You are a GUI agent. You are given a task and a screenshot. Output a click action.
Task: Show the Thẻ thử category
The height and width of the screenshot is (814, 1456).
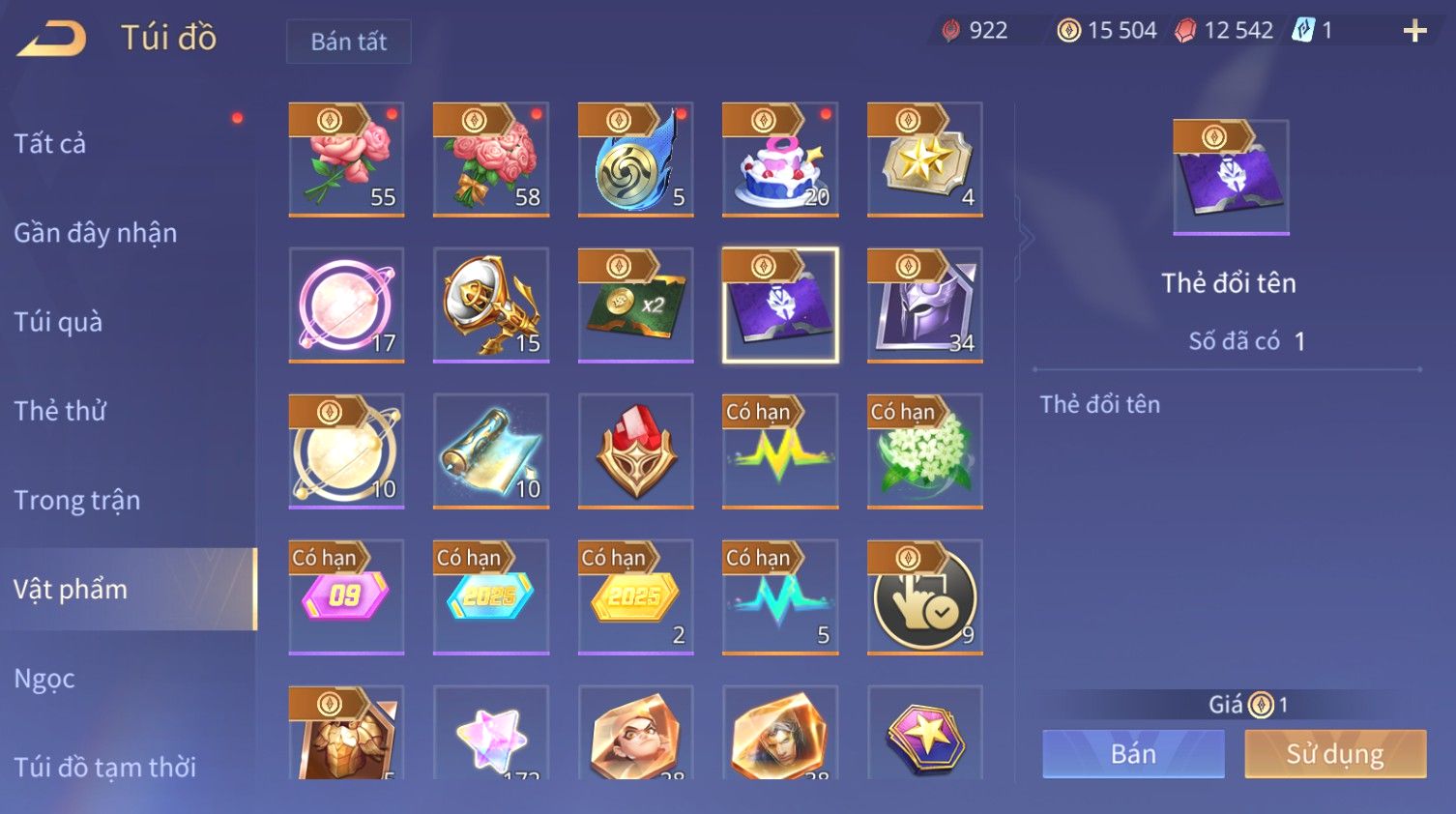[60, 411]
